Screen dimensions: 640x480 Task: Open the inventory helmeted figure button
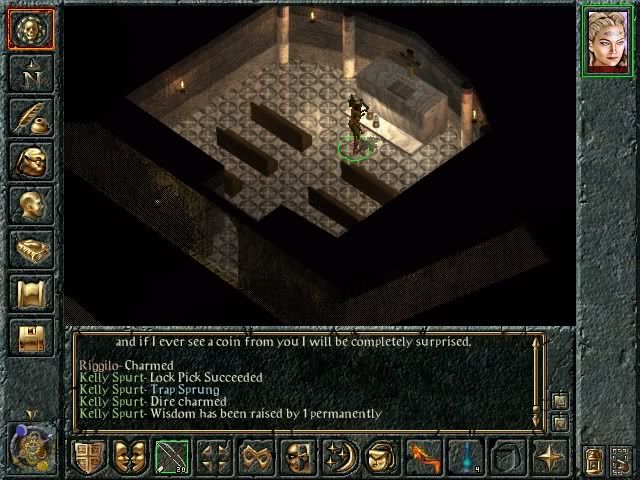30,160
